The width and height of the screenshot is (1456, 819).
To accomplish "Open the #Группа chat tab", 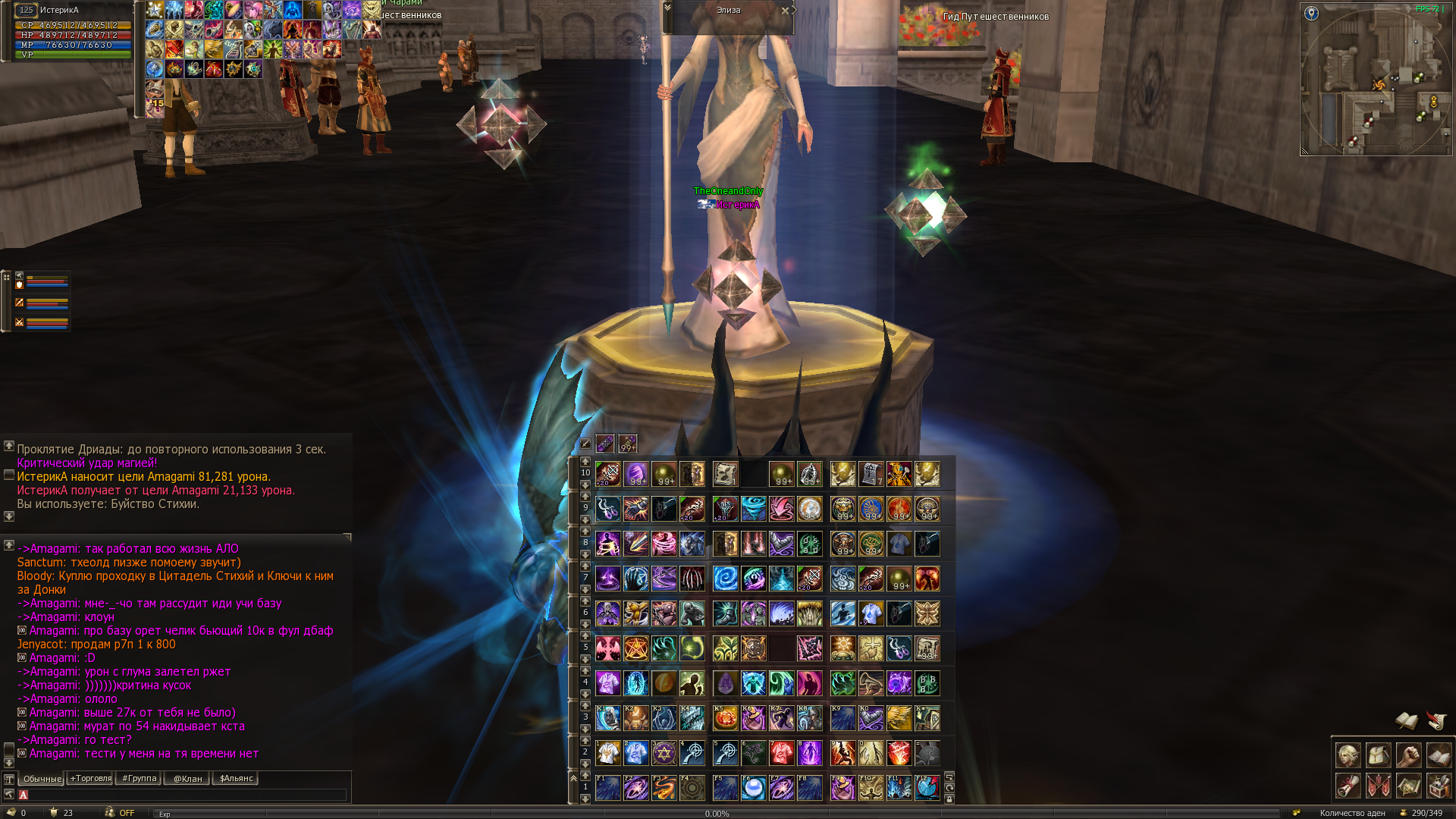I will [138, 778].
